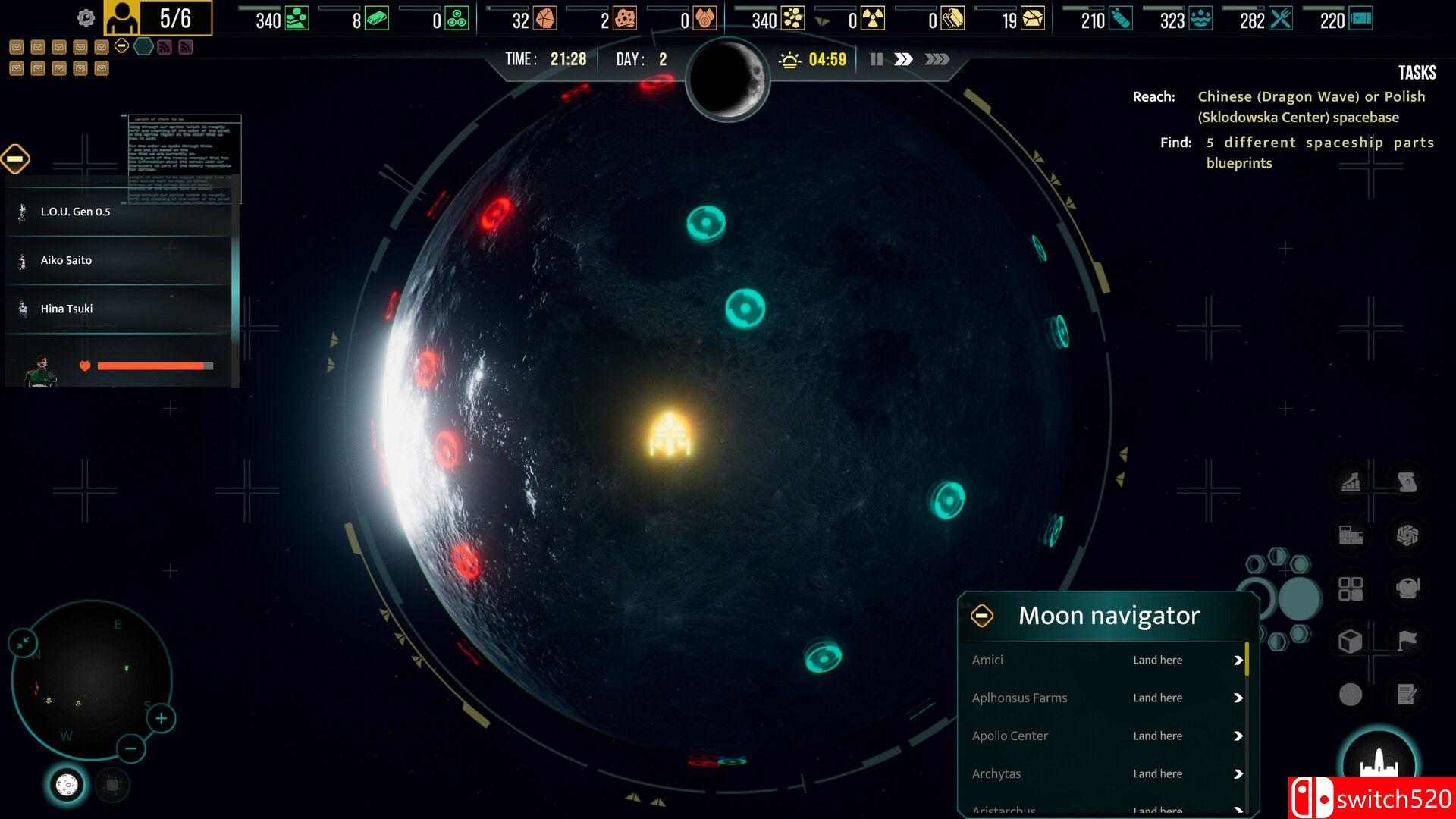Open the flag missions icon

click(1407, 641)
